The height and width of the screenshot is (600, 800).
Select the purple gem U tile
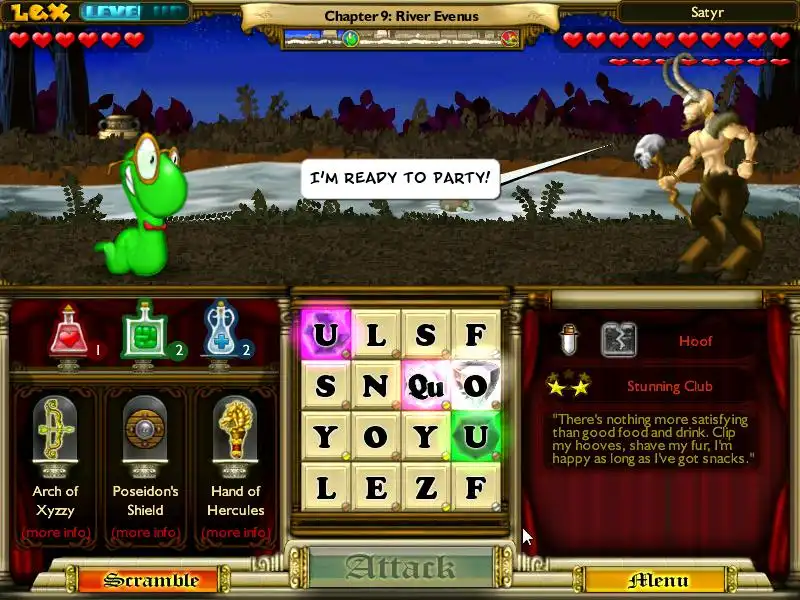coord(326,334)
